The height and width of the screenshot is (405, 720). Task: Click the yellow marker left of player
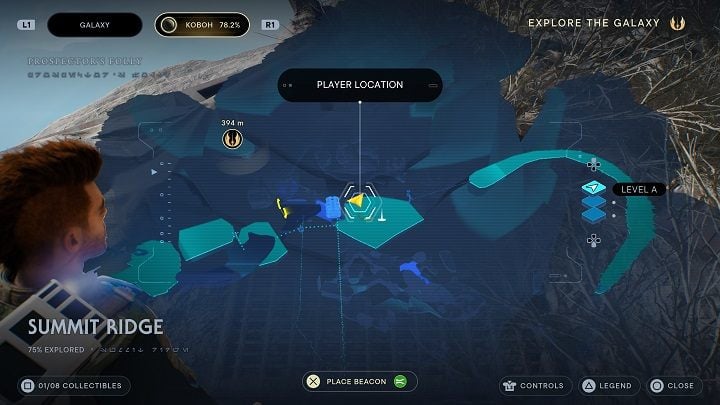(x=280, y=206)
